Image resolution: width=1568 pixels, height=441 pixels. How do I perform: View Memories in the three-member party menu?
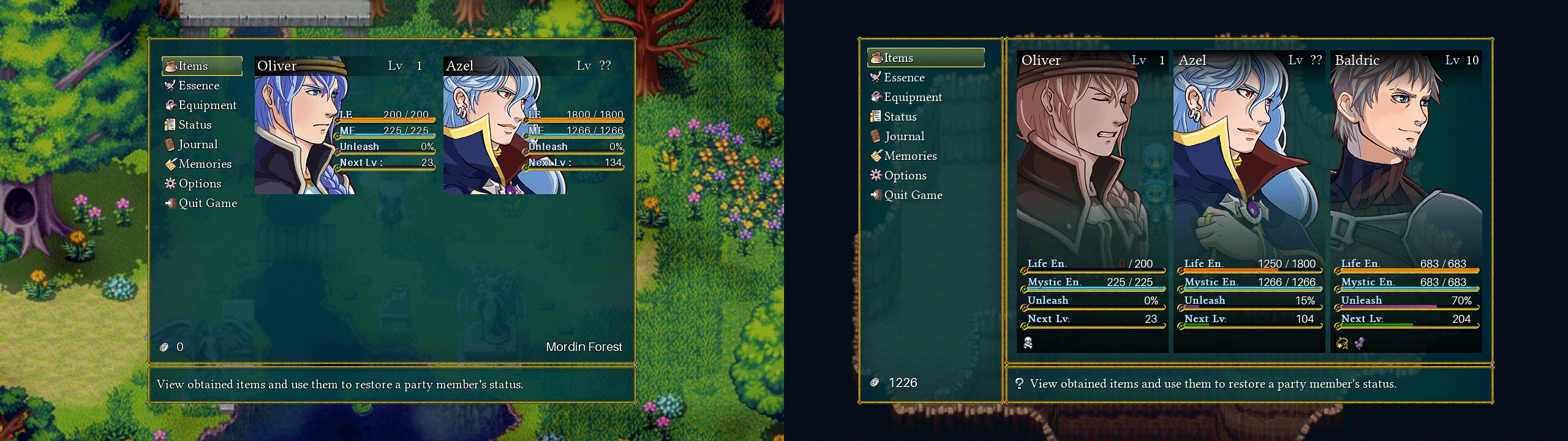click(910, 156)
